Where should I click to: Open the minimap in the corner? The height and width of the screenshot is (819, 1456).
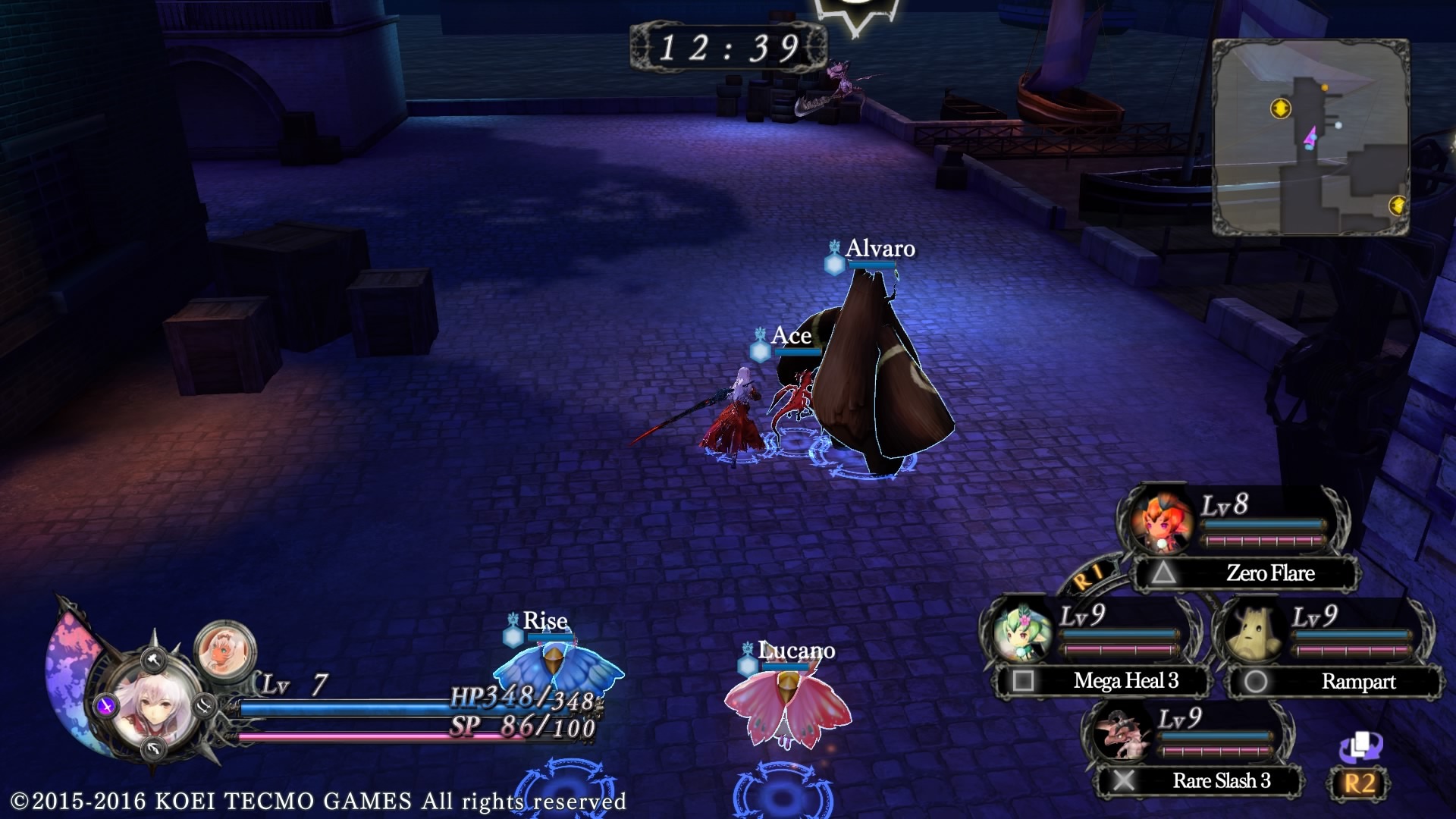point(1310,137)
